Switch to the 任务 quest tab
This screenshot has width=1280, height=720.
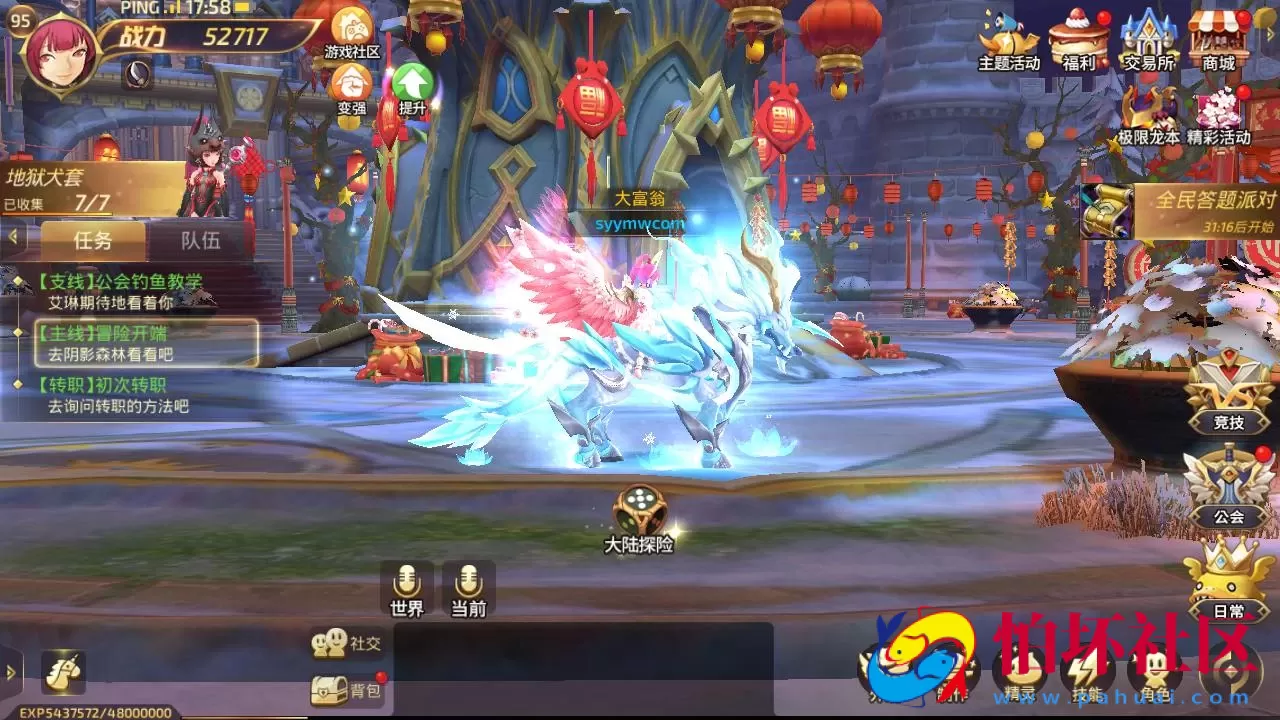click(x=92, y=239)
